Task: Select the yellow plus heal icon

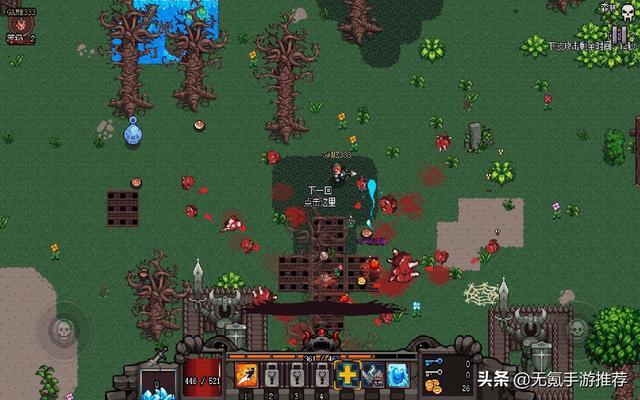Action: 346,375
